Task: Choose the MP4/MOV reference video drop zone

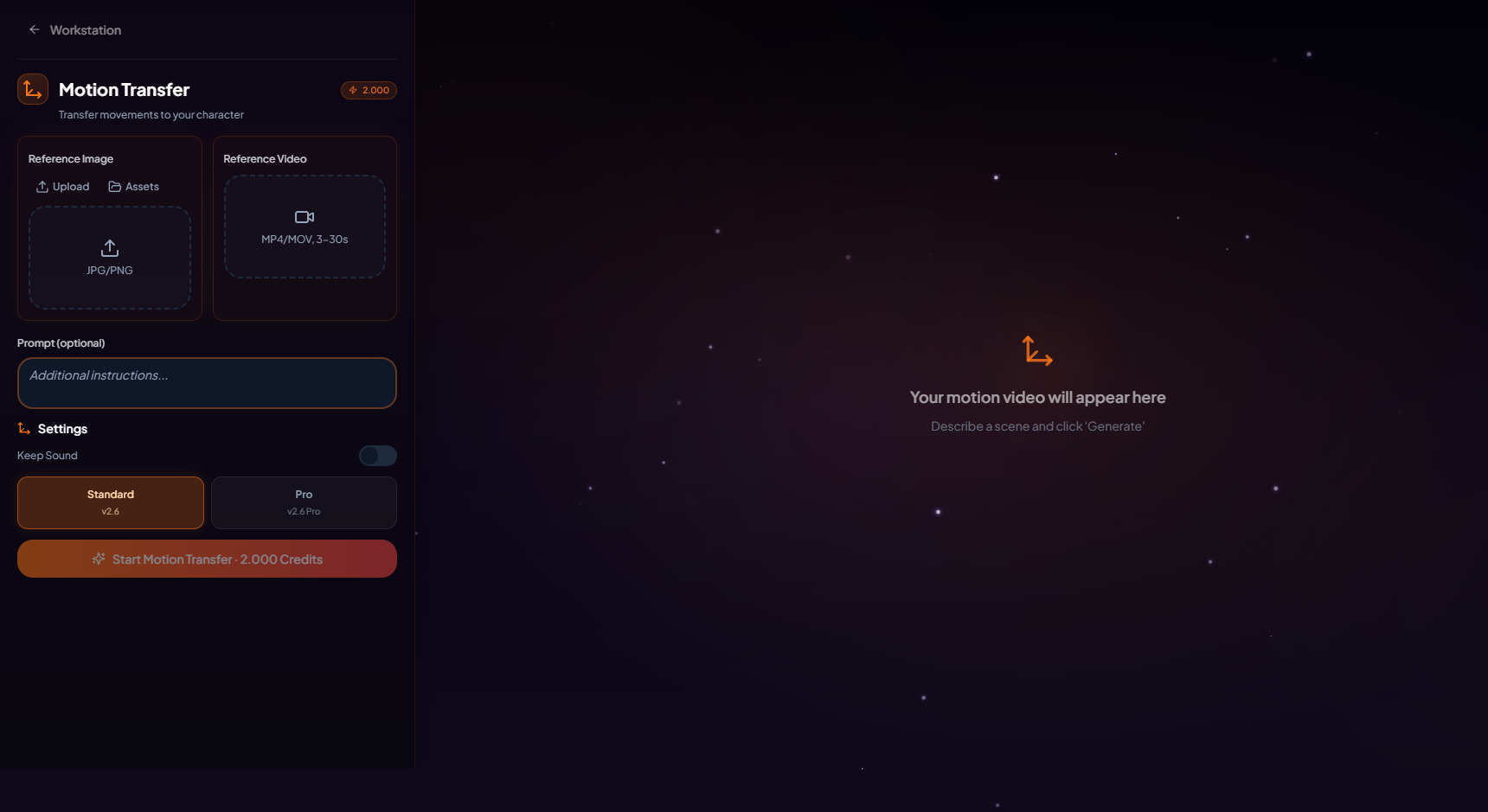Action: 305,227
